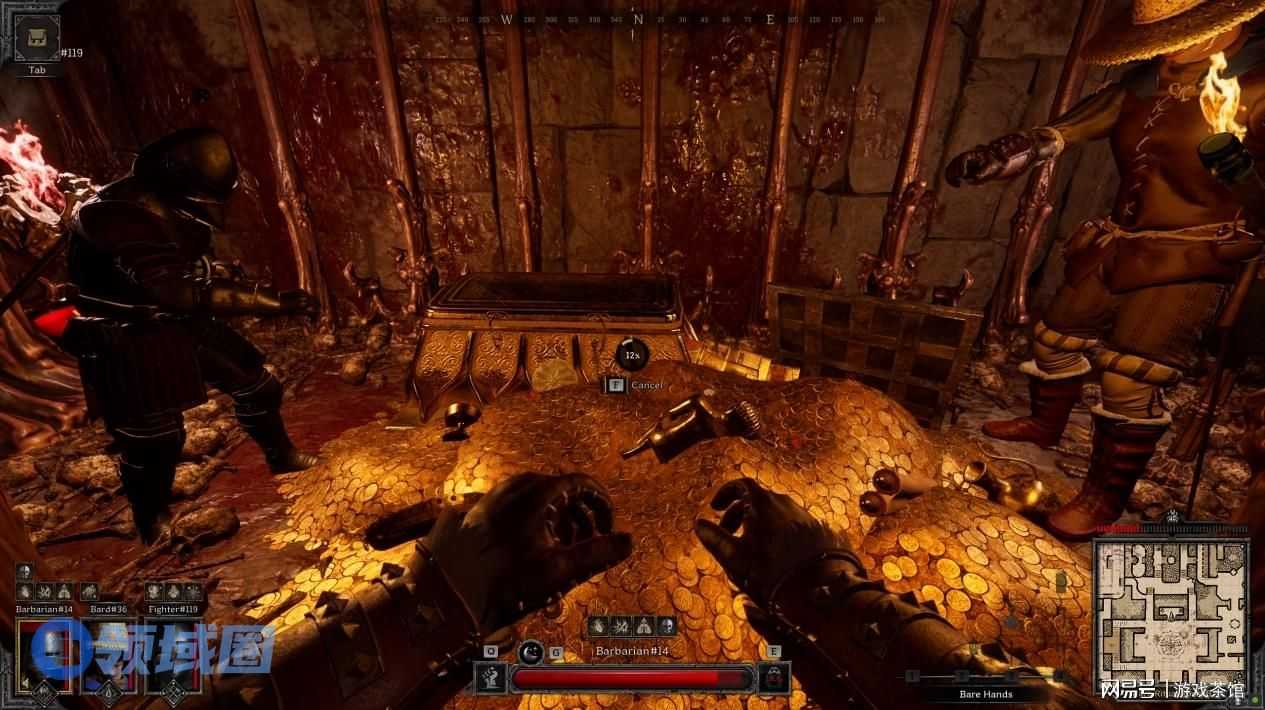Click the 12s interaction timer circle
1265x710 pixels.
[632, 354]
